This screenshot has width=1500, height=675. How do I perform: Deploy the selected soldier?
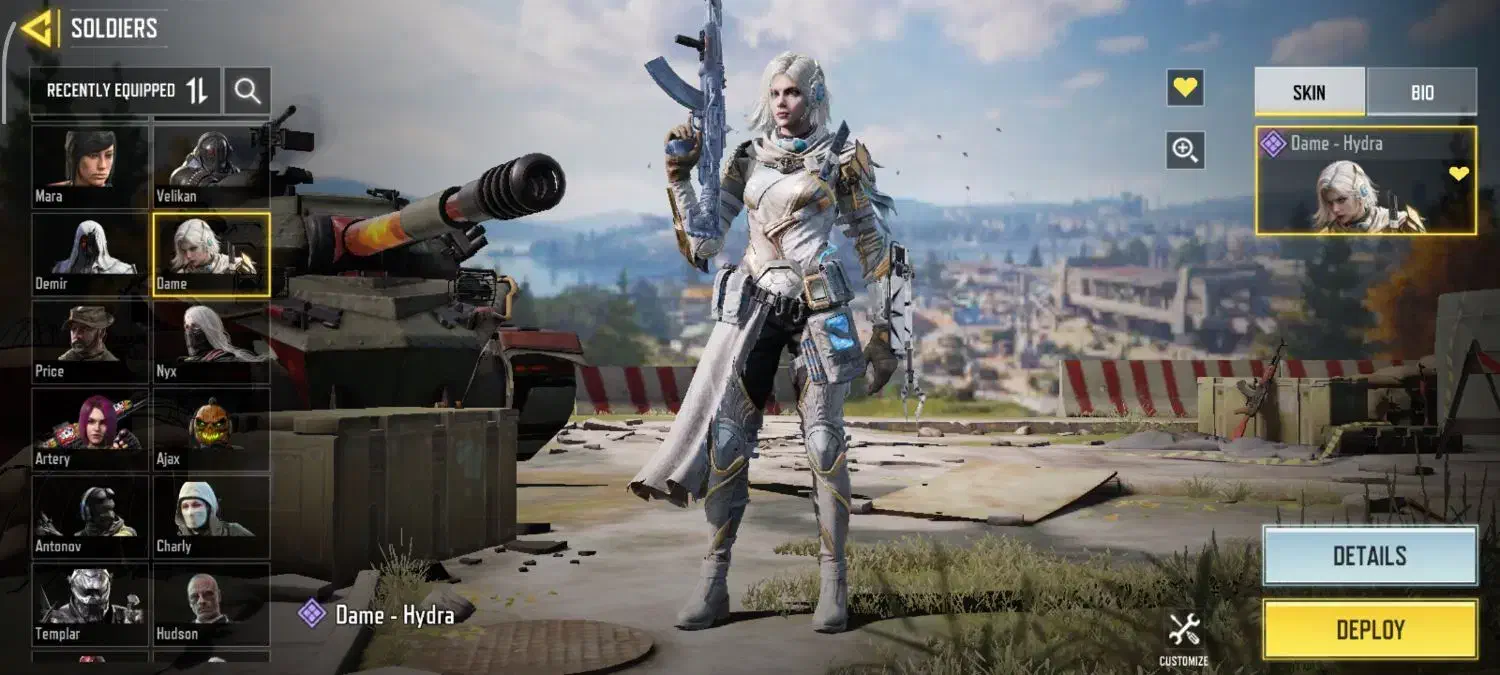(x=1369, y=629)
